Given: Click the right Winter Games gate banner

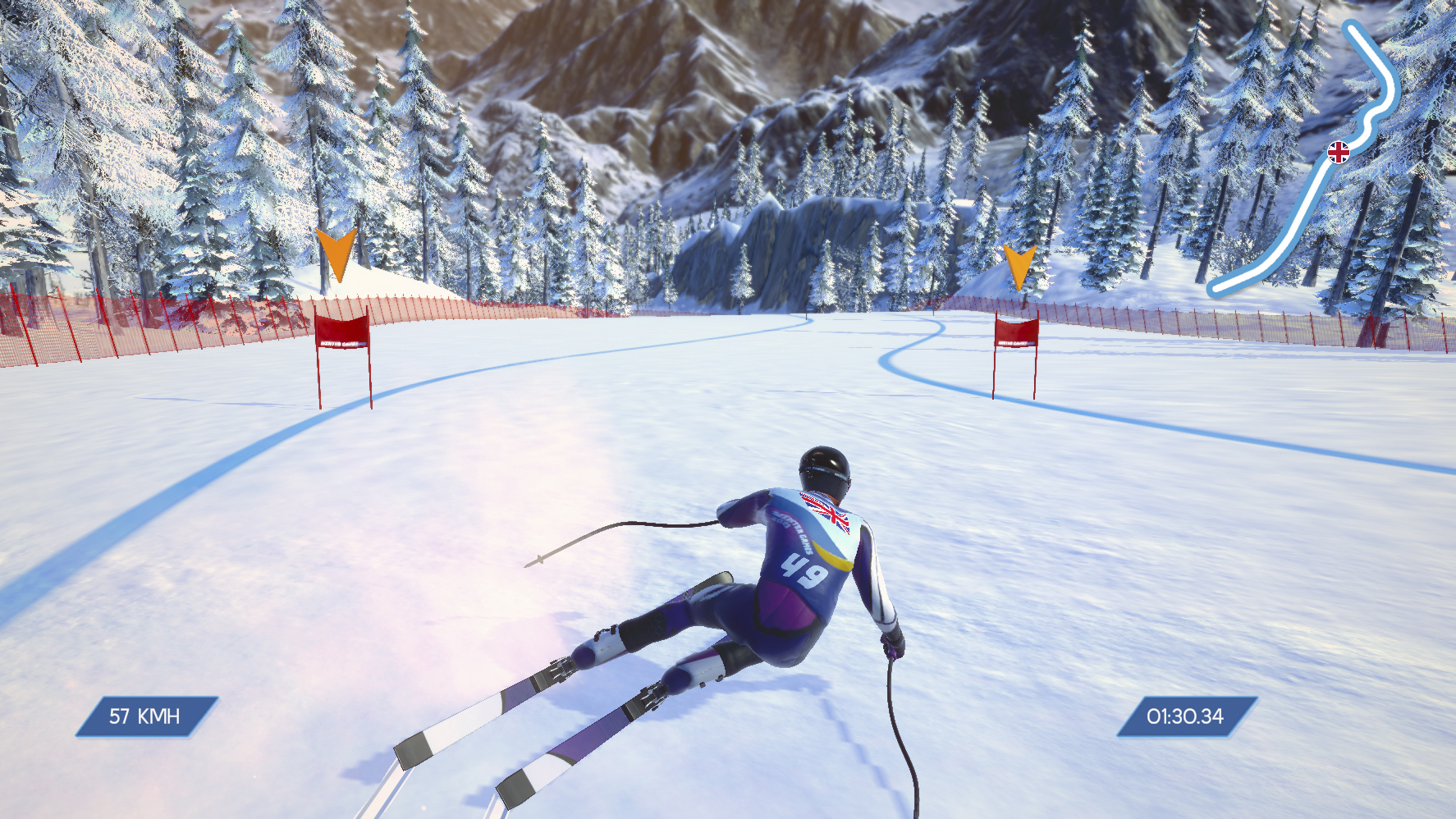Looking at the screenshot, I should (x=1019, y=335).
